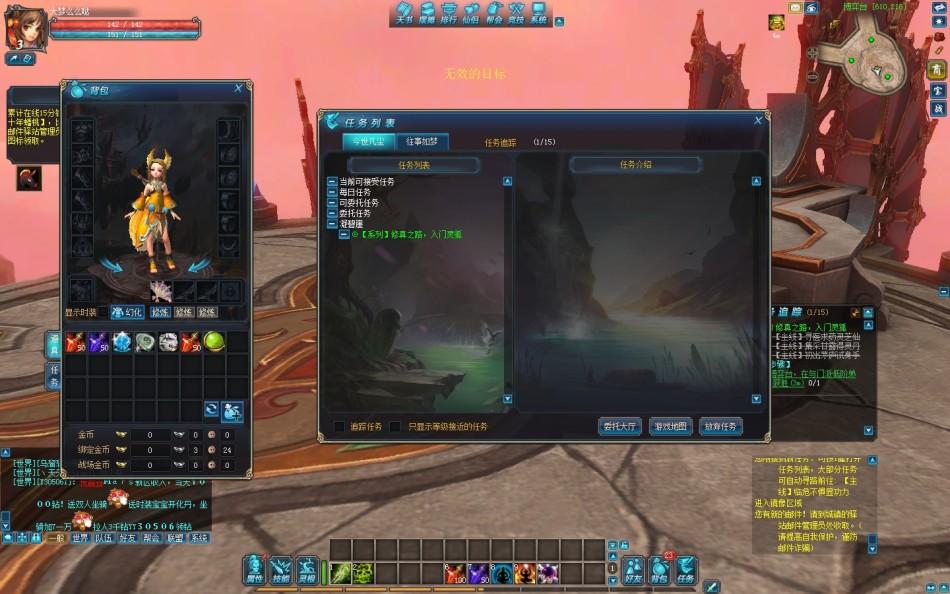Toggle 只显示等级接近的任务 checkbox
This screenshot has height=594, width=950.
point(395,427)
